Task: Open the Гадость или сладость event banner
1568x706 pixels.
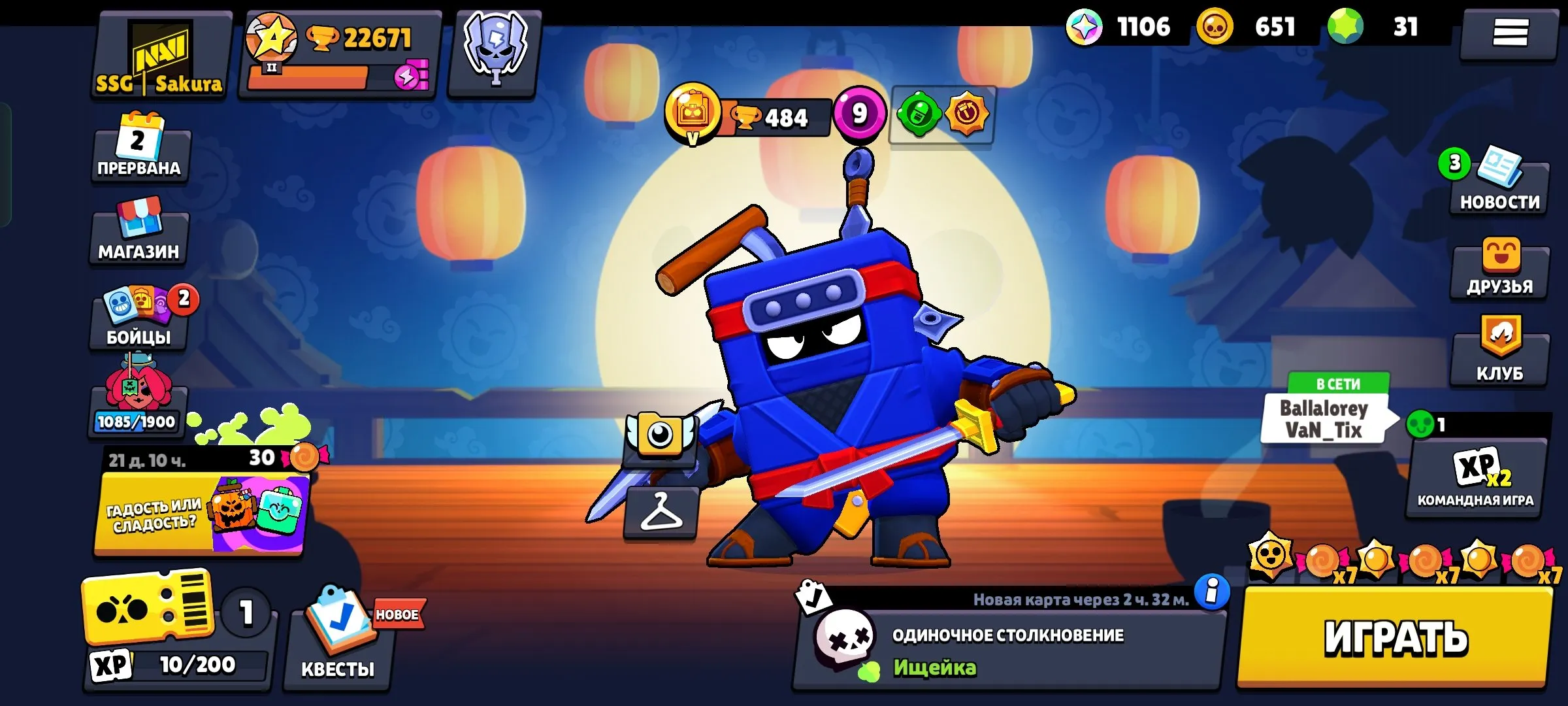Action: coord(200,514)
